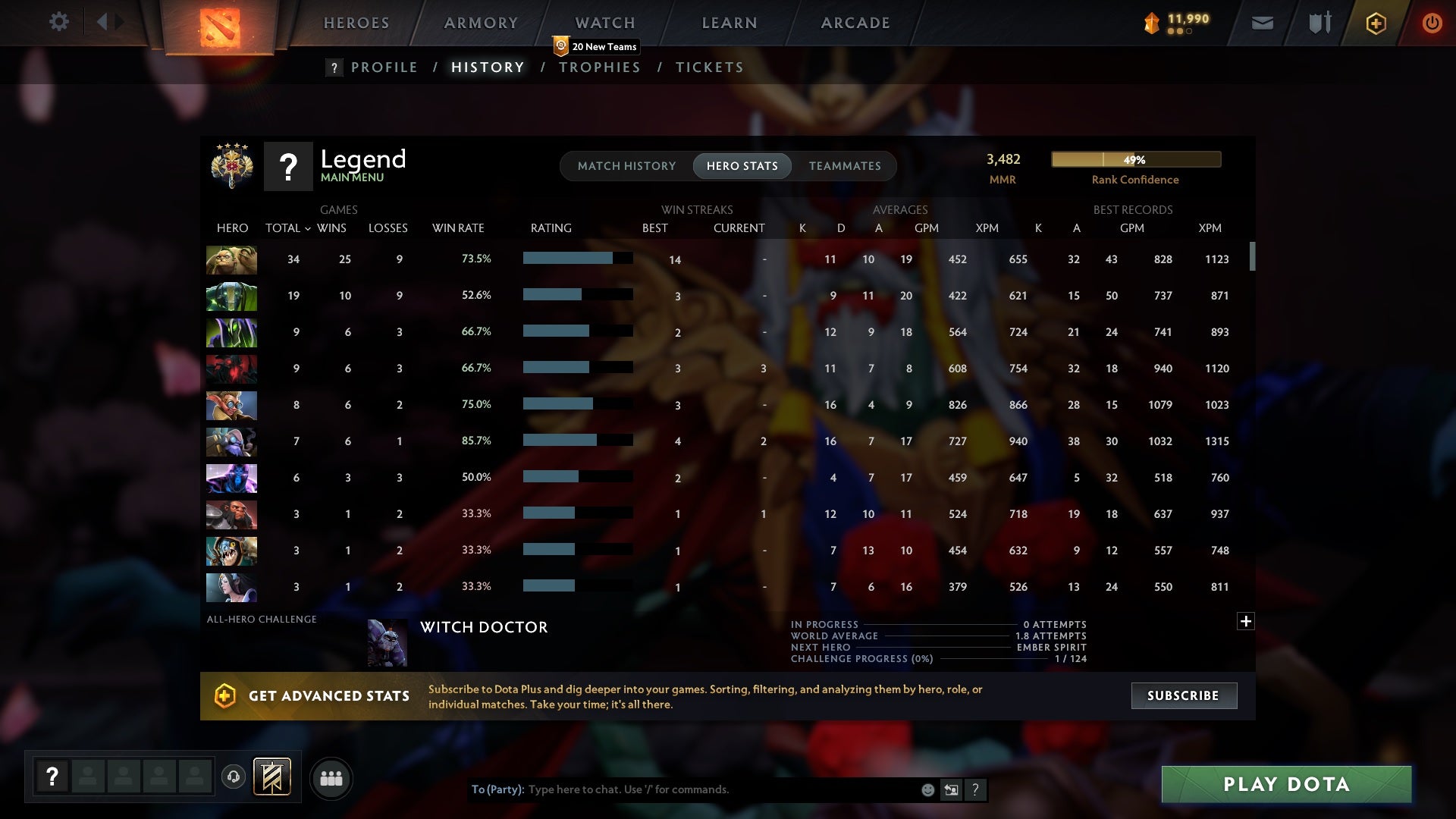1456x819 pixels.
Task: Open the settings gear menu
Action: pos(59,22)
